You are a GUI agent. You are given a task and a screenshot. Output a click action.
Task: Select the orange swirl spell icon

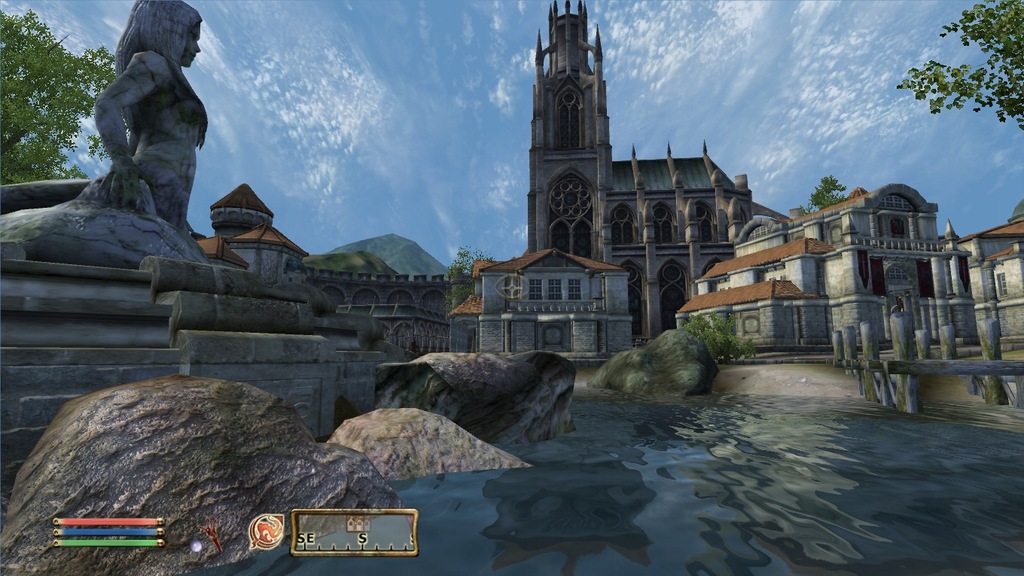[266, 531]
